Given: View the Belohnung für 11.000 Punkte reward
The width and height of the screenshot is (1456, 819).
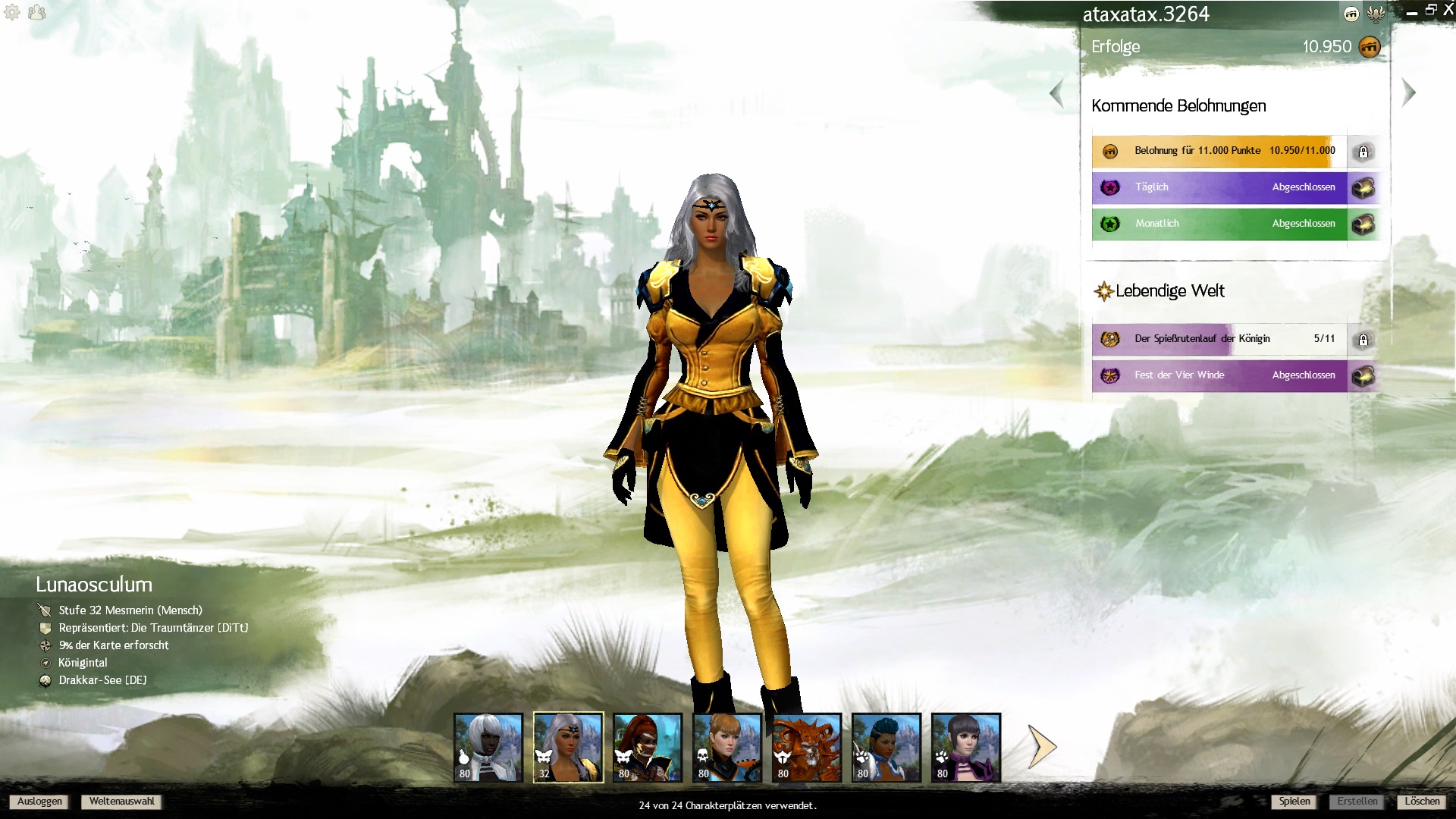Looking at the screenshot, I should tap(1219, 151).
